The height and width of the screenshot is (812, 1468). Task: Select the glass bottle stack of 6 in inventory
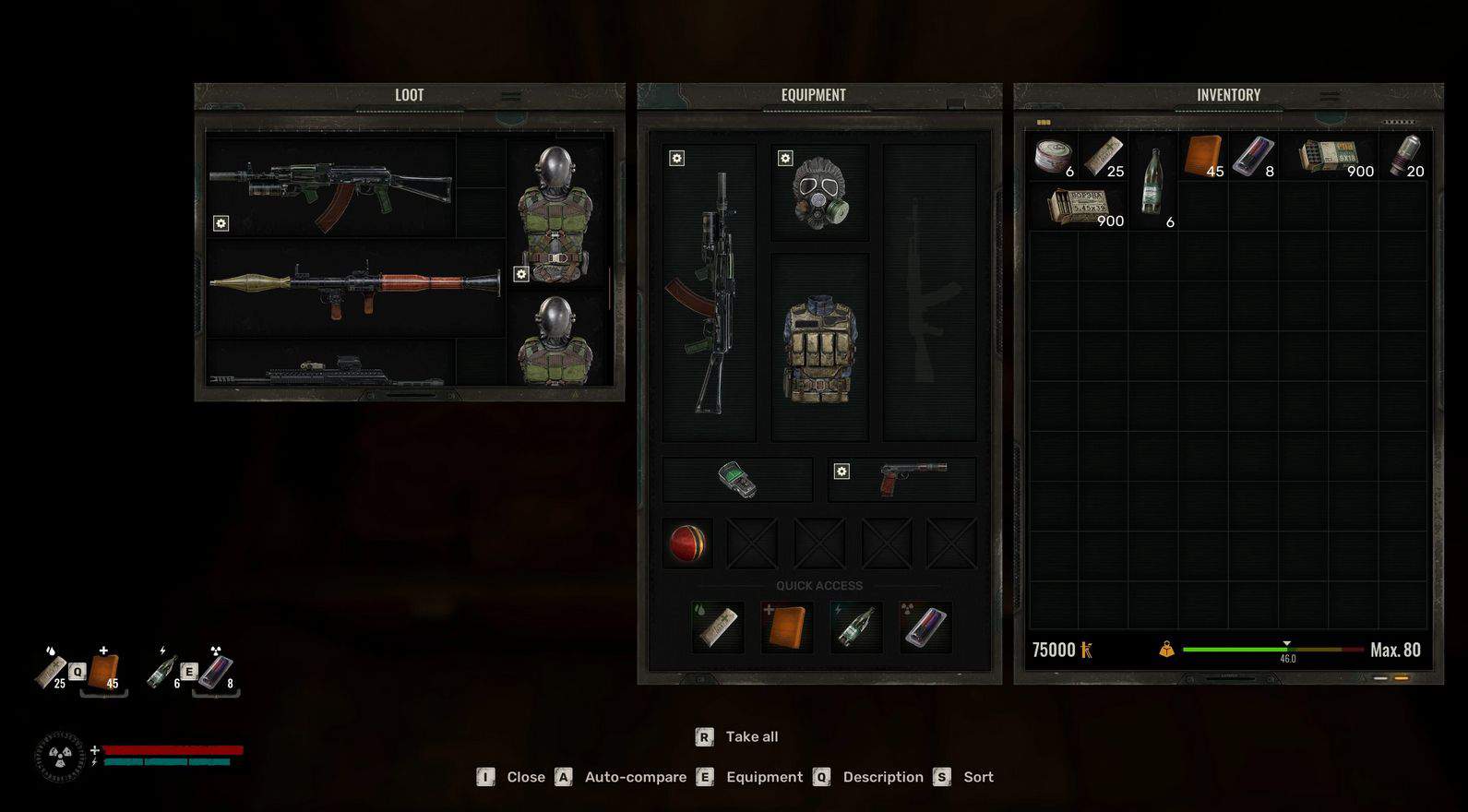(1152, 183)
